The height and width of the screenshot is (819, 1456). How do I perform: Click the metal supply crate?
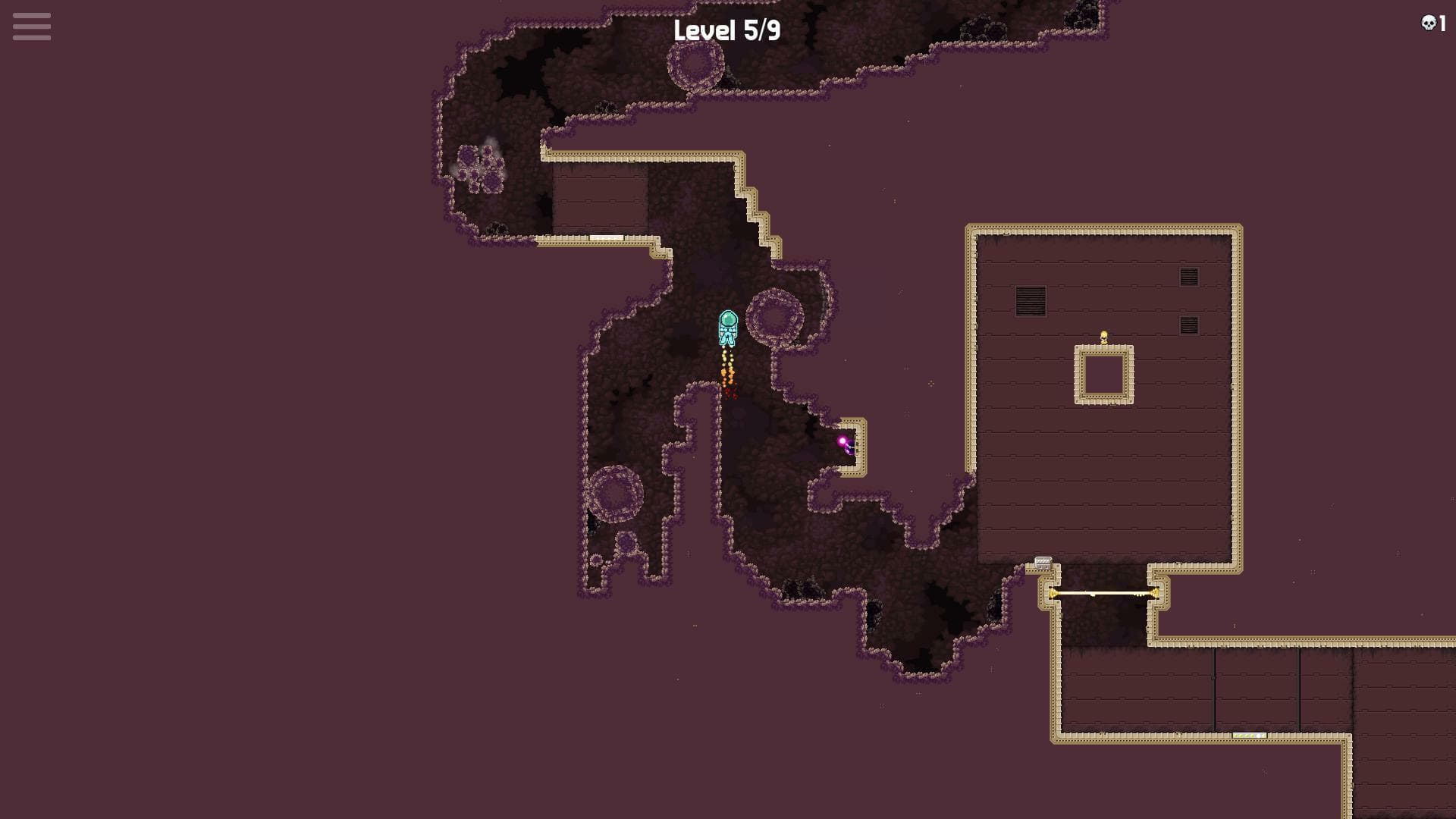pyautogui.click(x=1043, y=563)
